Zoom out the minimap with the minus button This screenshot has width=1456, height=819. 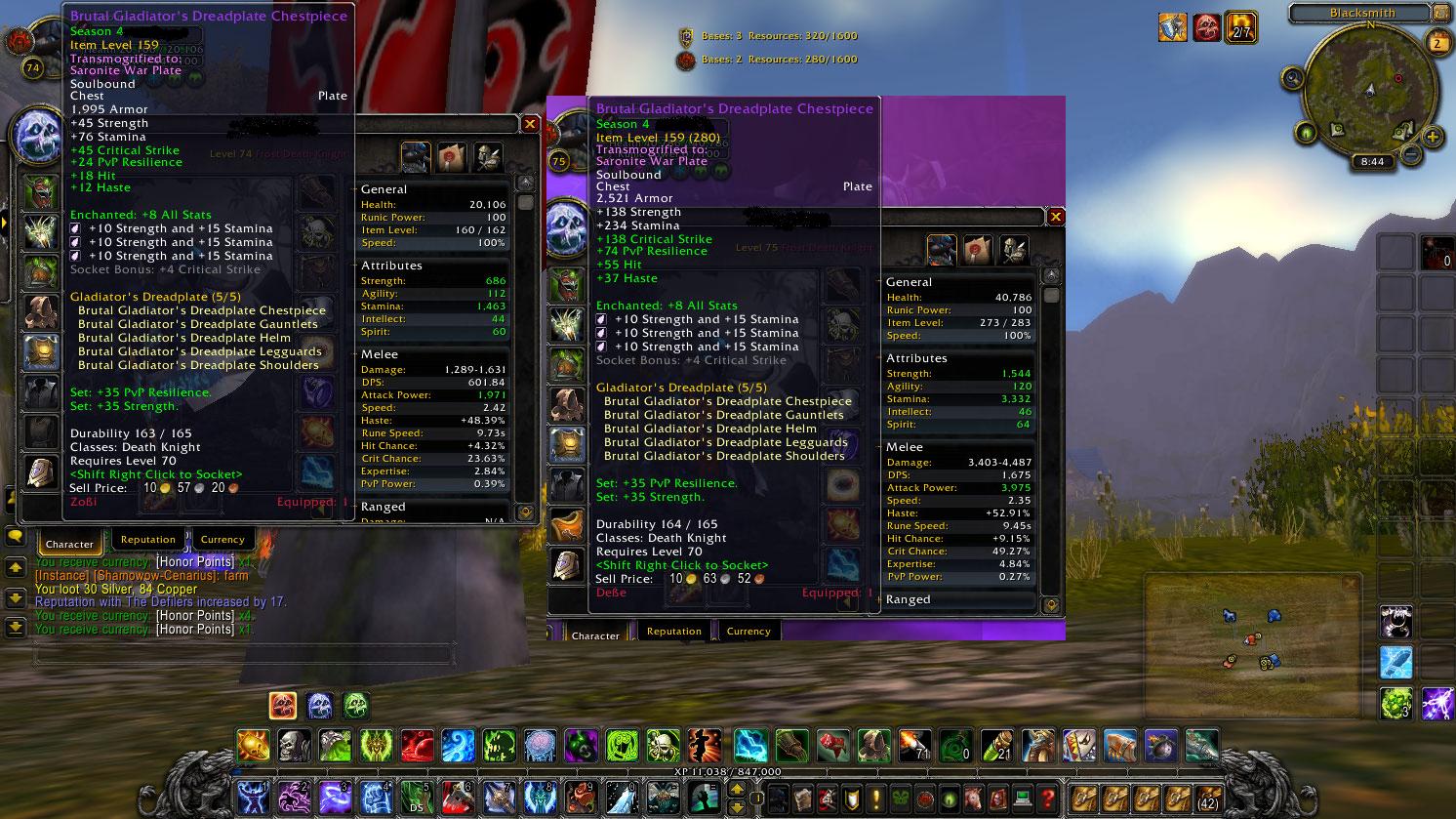pos(1410,153)
